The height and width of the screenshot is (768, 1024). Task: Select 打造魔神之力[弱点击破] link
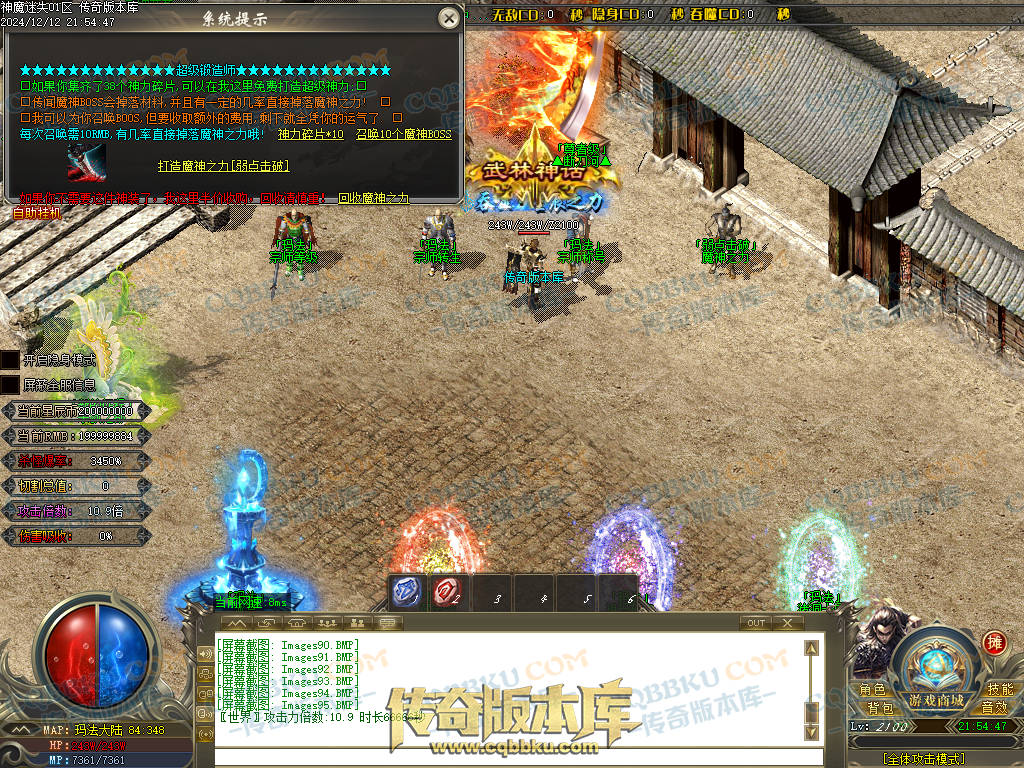224,165
